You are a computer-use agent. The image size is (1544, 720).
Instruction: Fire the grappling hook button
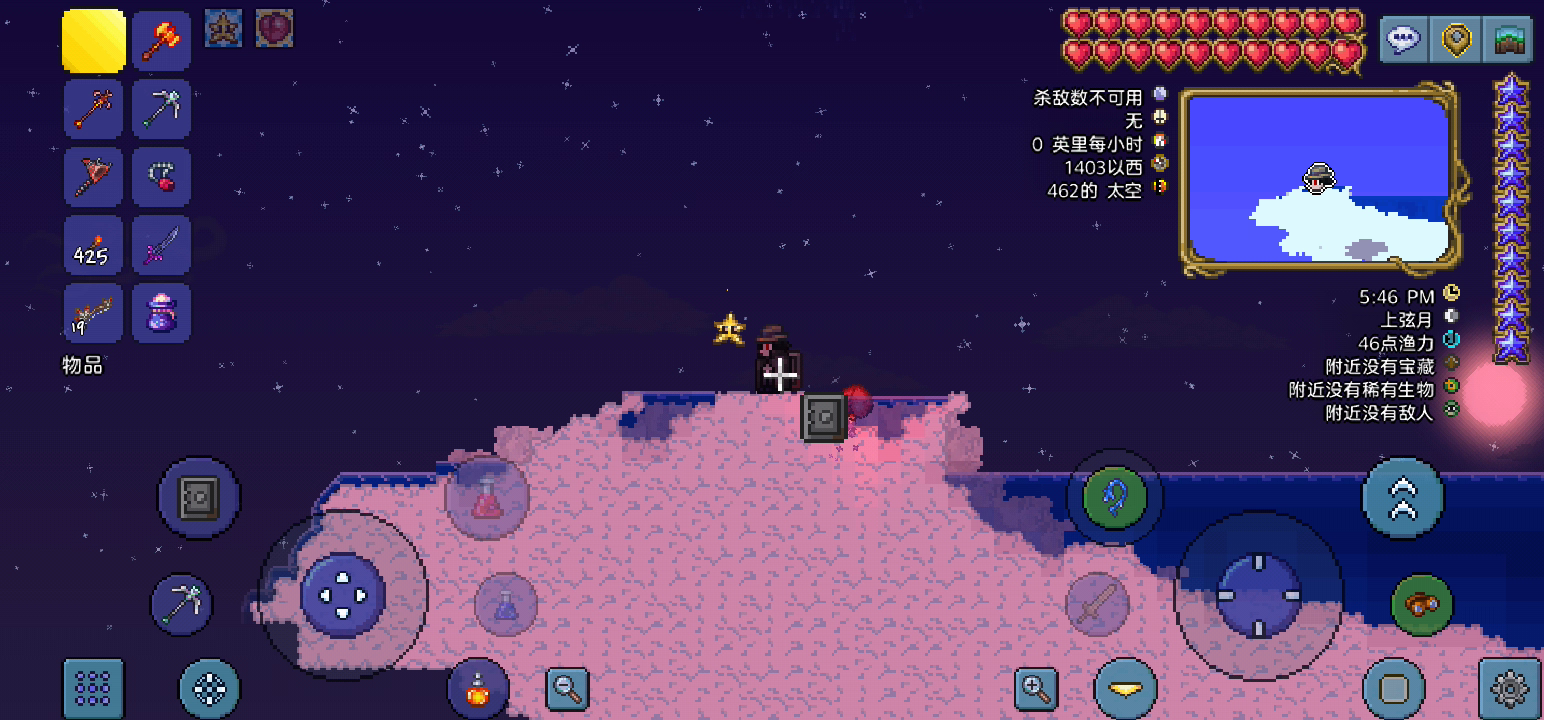1114,497
